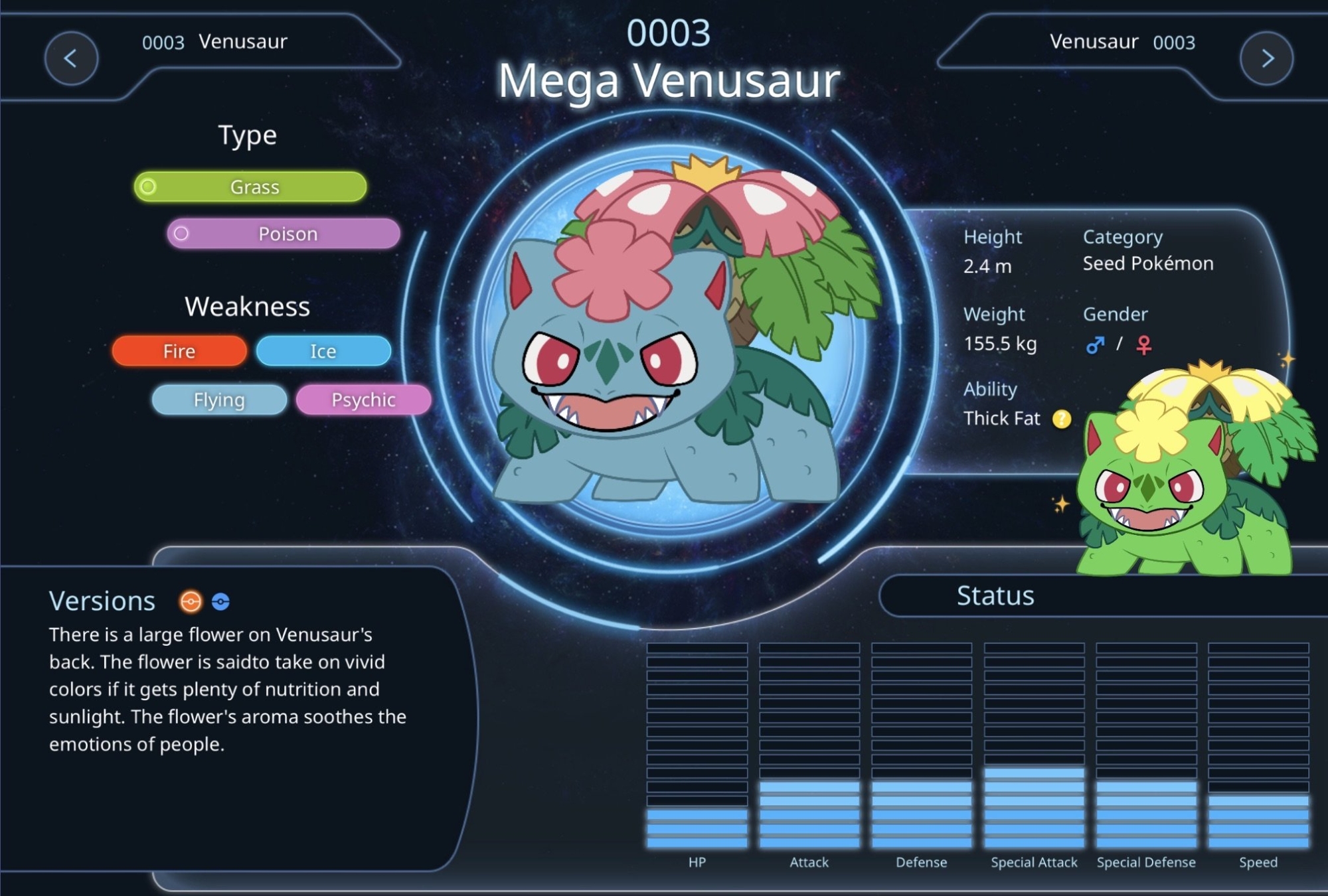Choose the Ice weakness badge
1328x896 pixels.
(323, 351)
